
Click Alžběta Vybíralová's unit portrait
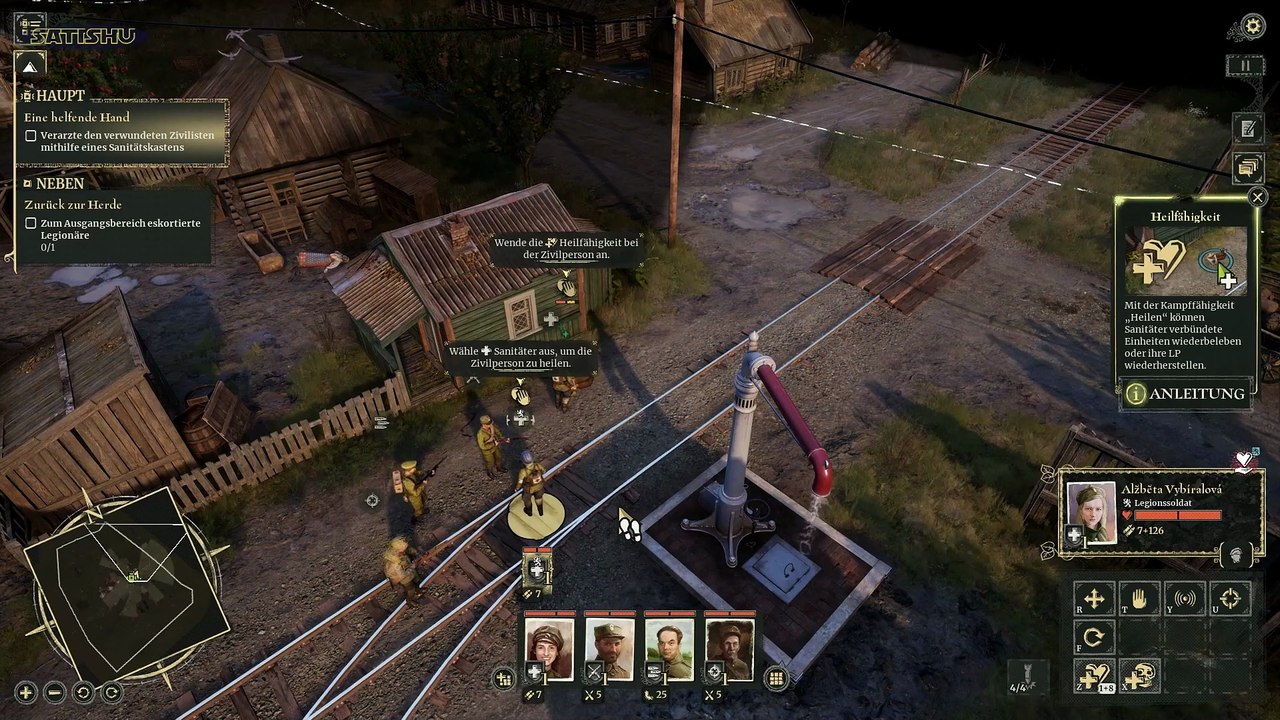pyautogui.click(x=1091, y=511)
